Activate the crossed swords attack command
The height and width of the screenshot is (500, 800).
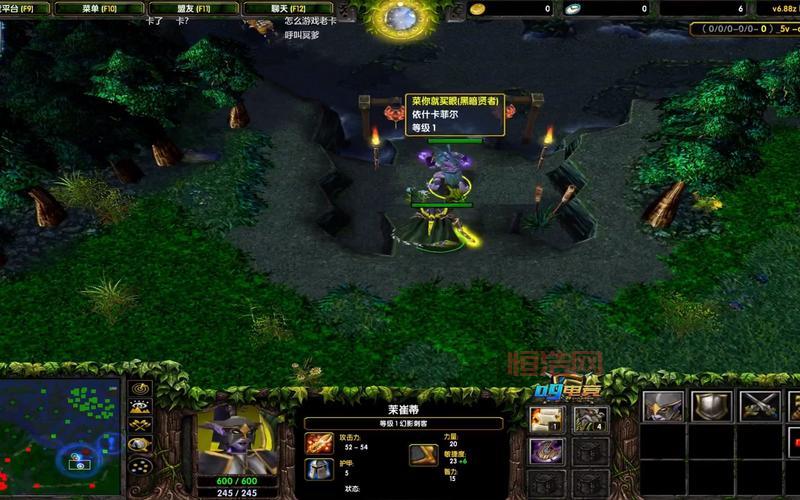[760, 406]
